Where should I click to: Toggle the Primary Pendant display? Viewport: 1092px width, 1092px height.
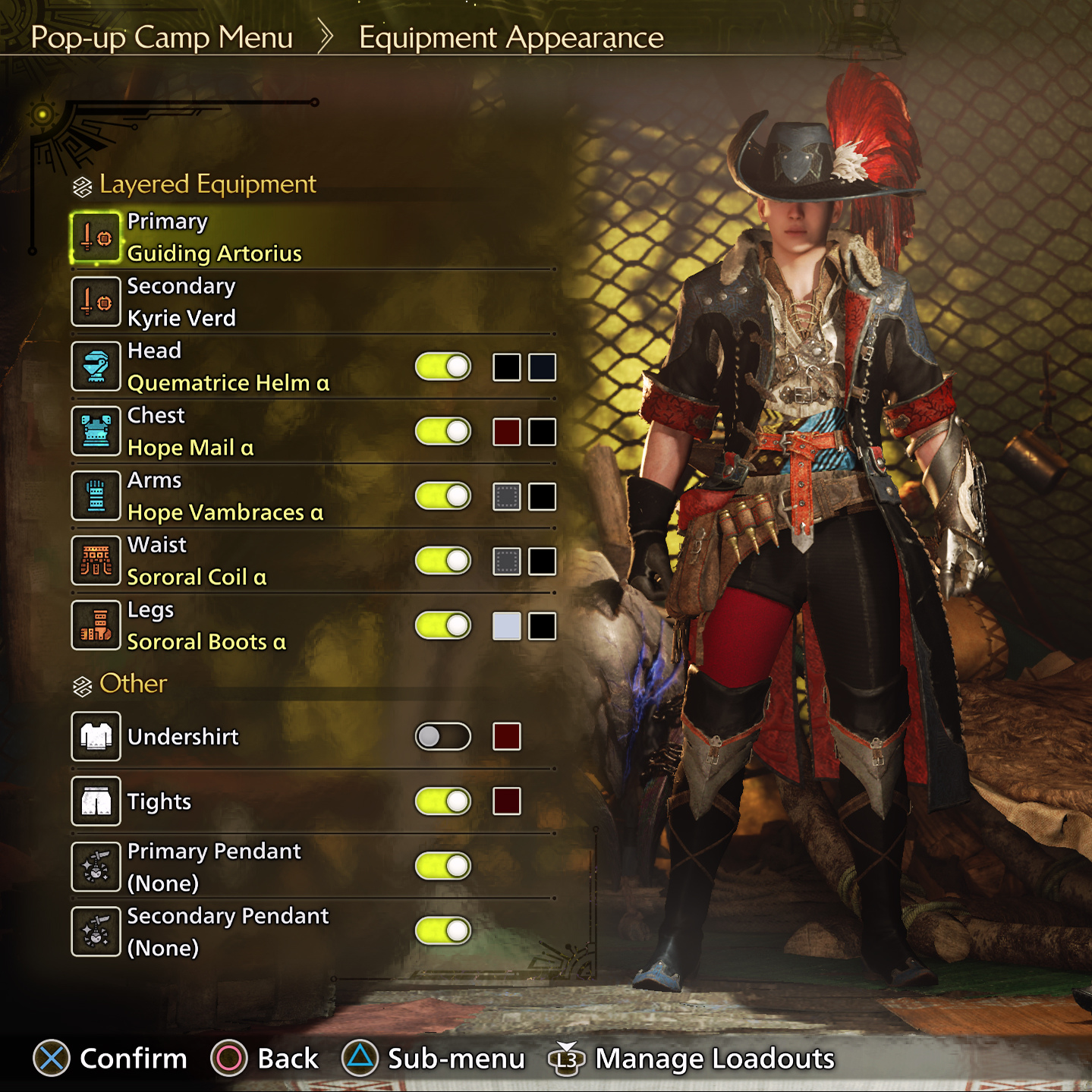point(443,866)
